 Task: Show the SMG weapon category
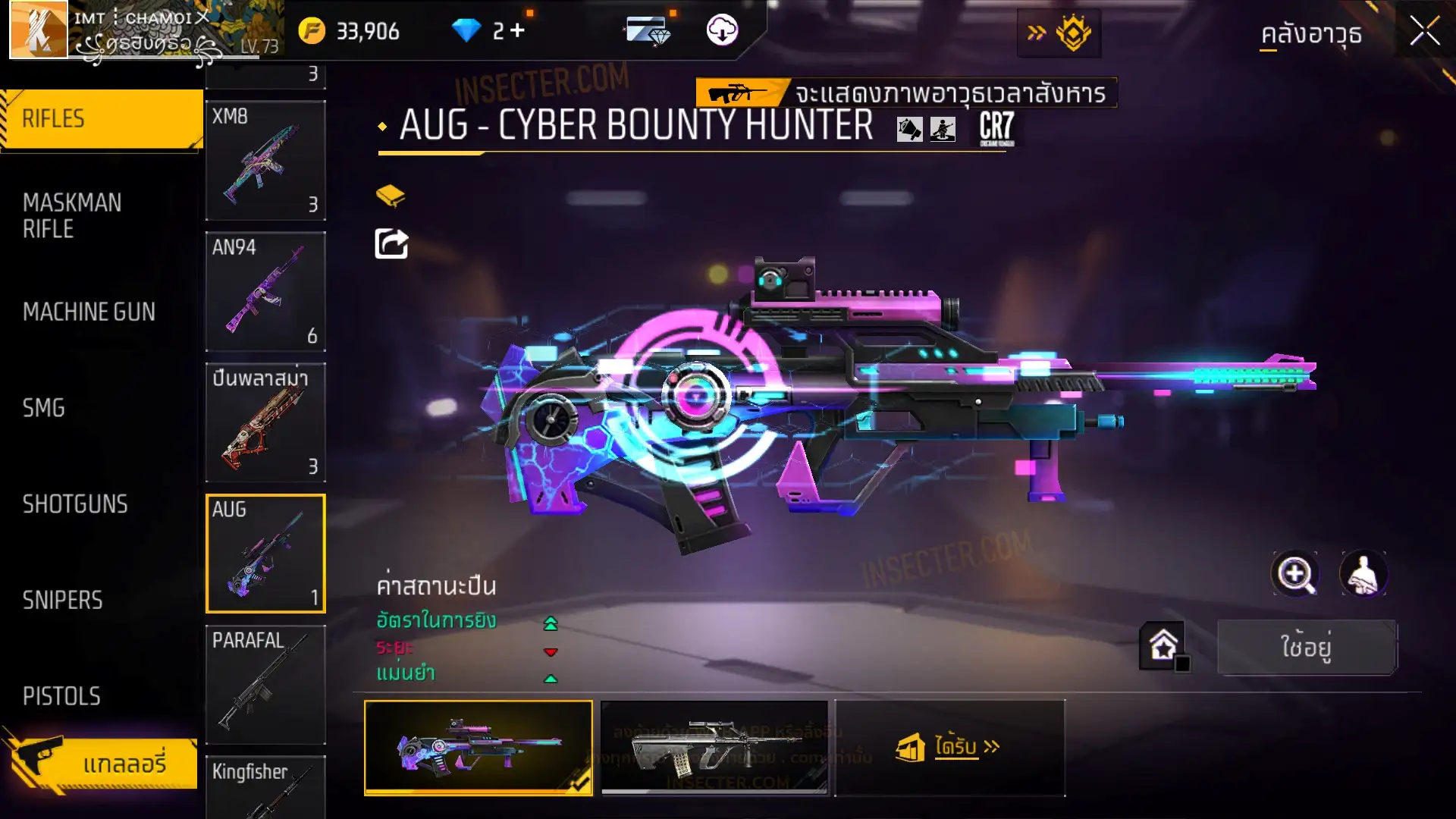[x=44, y=408]
